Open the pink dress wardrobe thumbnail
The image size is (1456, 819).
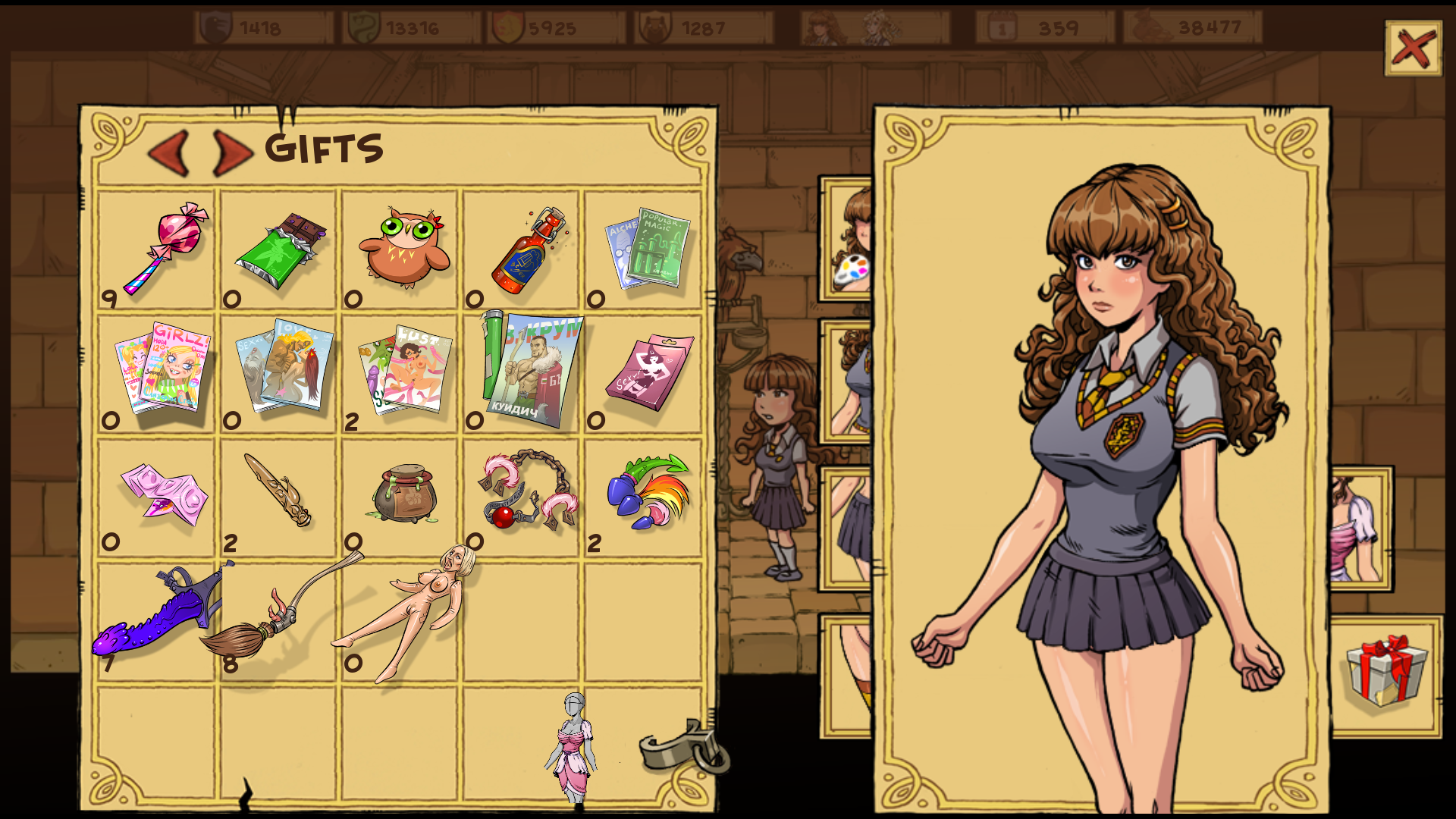click(1360, 529)
